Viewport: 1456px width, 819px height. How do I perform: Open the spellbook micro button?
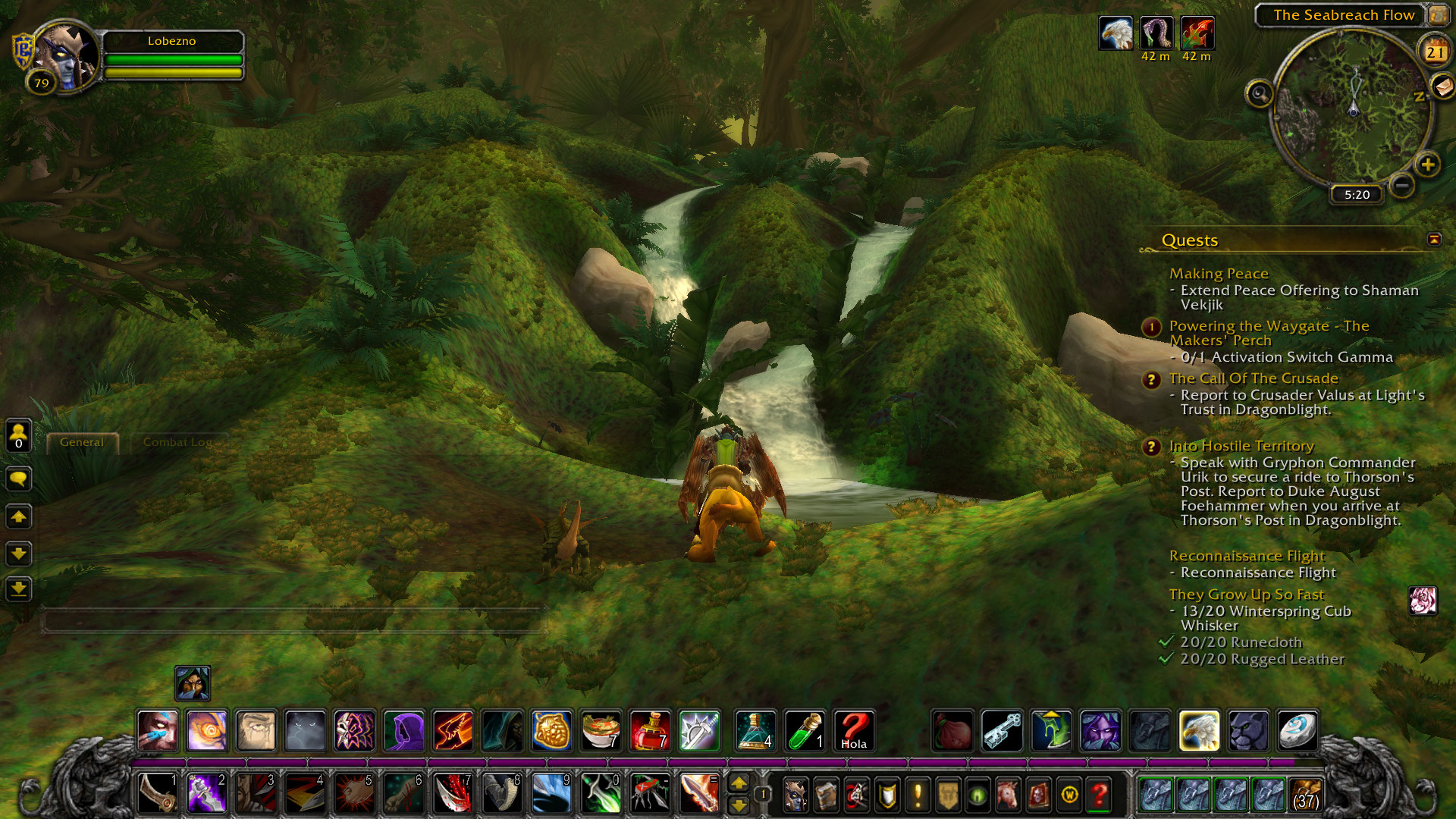click(x=826, y=794)
